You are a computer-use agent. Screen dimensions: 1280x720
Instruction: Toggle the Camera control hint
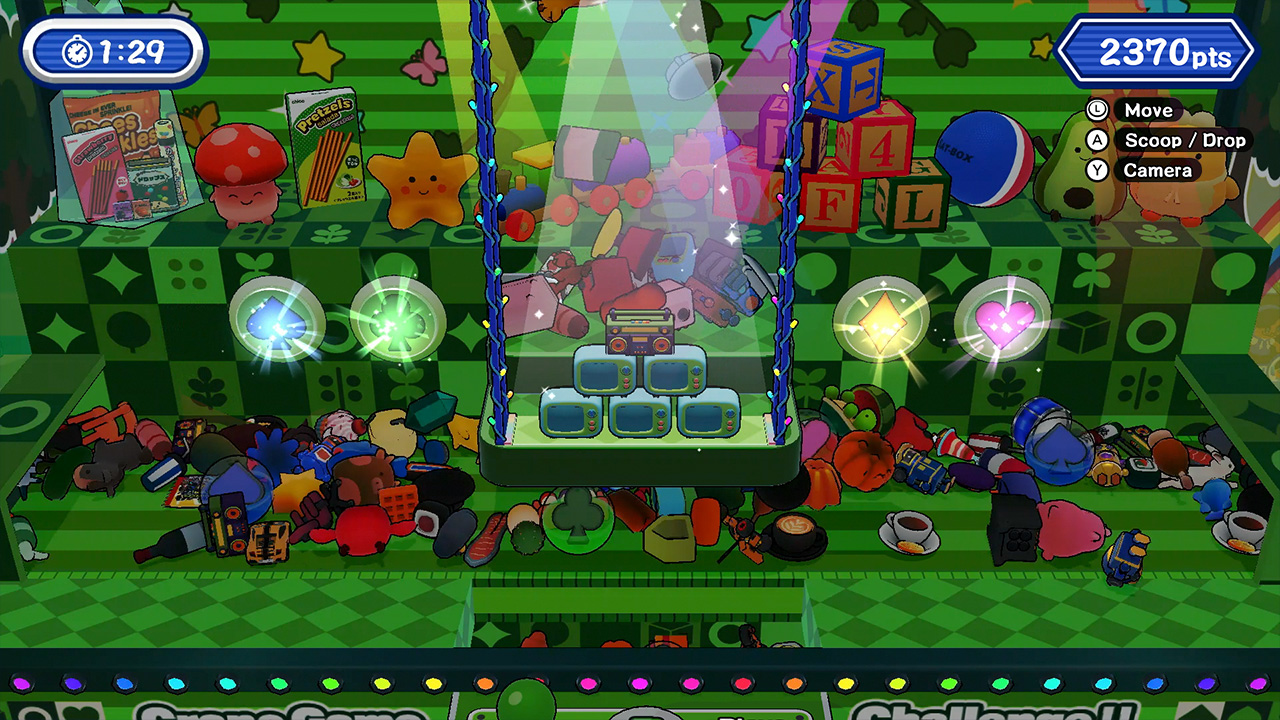tap(1160, 170)
